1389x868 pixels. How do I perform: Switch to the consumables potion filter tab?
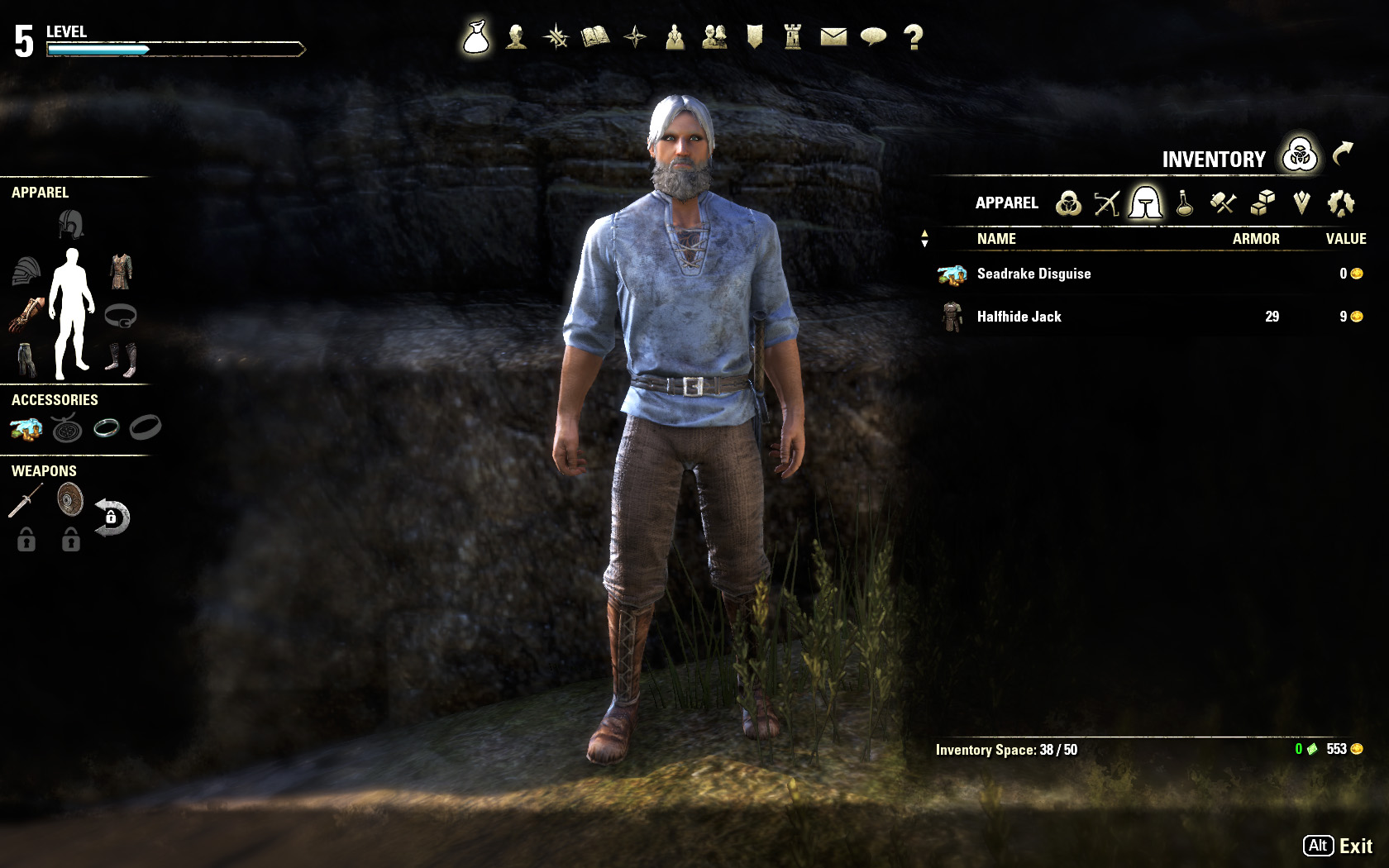[1185, 203]
